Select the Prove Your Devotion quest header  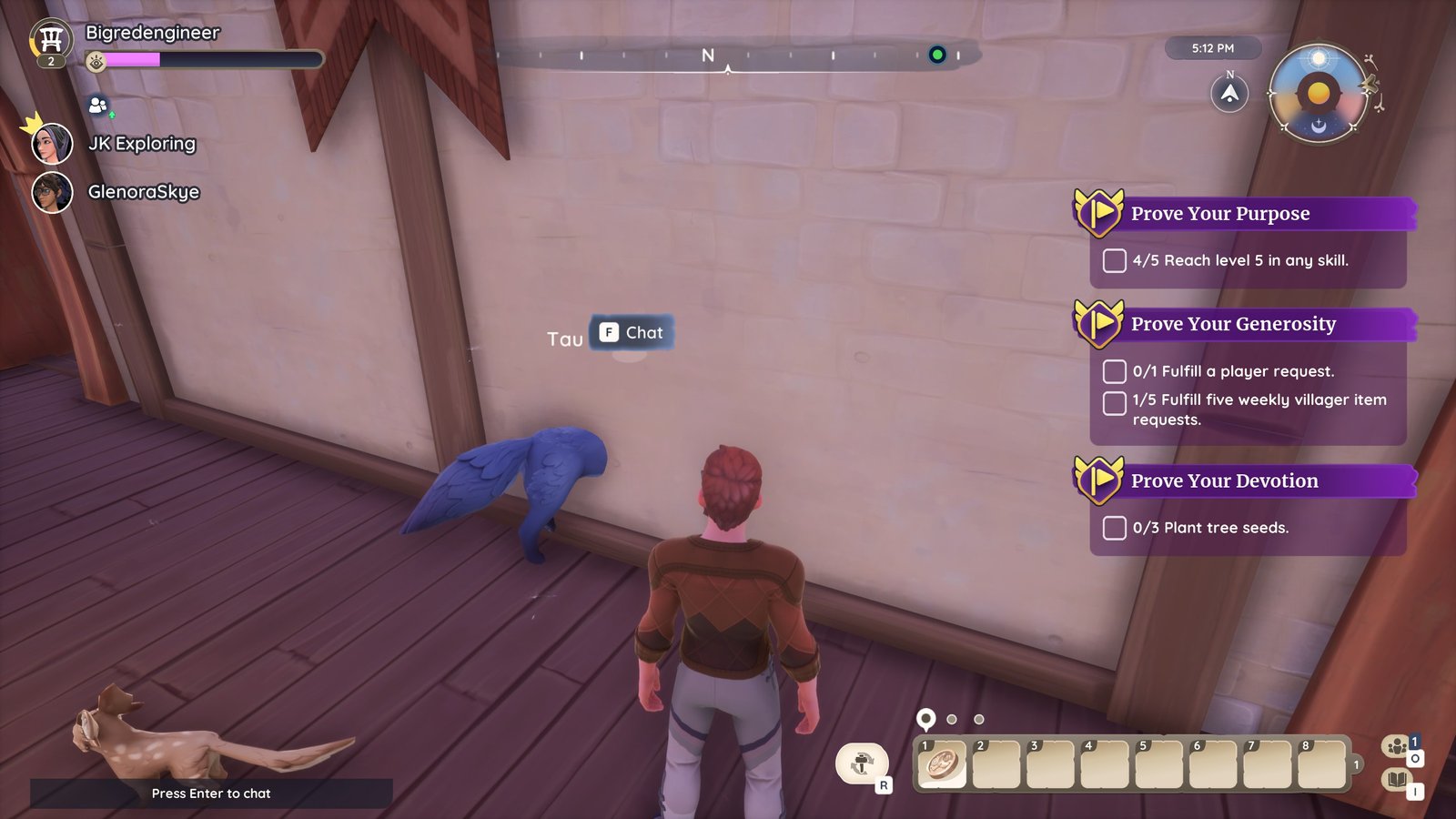click(x=1223, y=481)
